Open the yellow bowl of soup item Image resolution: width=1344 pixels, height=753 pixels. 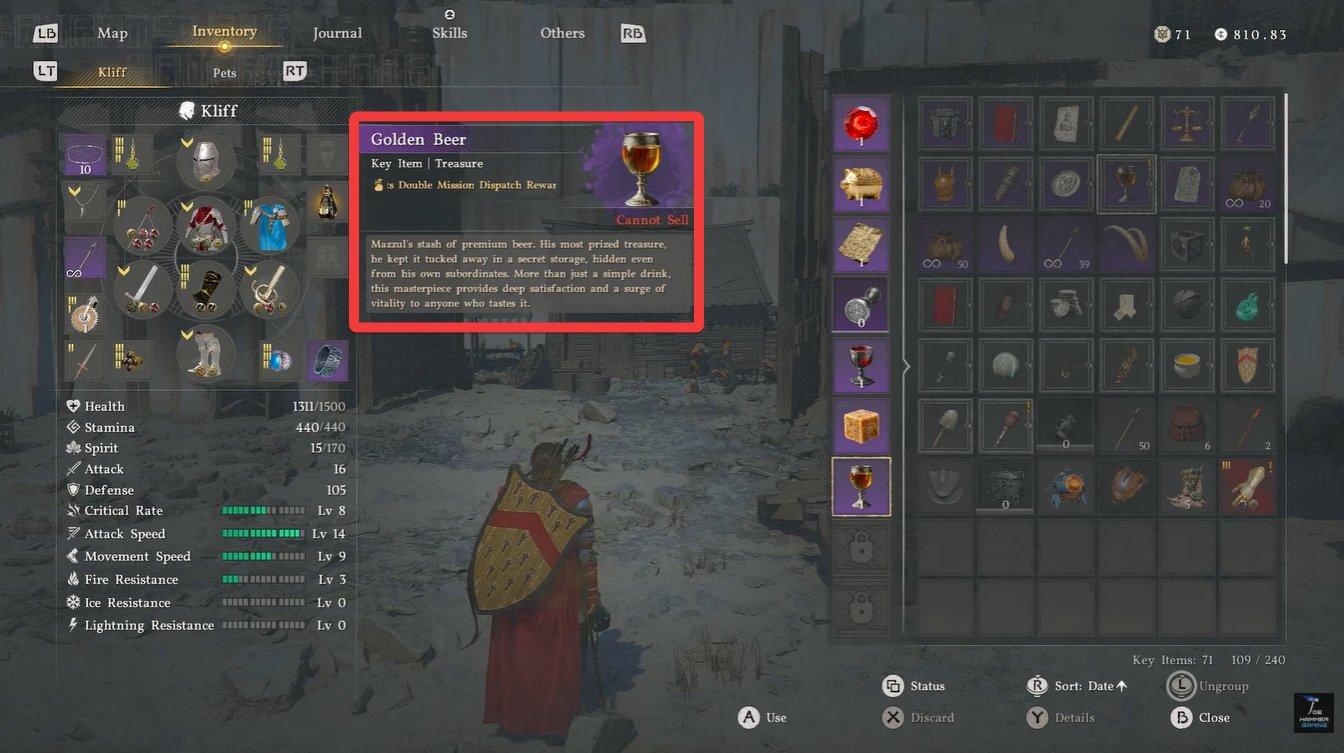coord(1186,364)
